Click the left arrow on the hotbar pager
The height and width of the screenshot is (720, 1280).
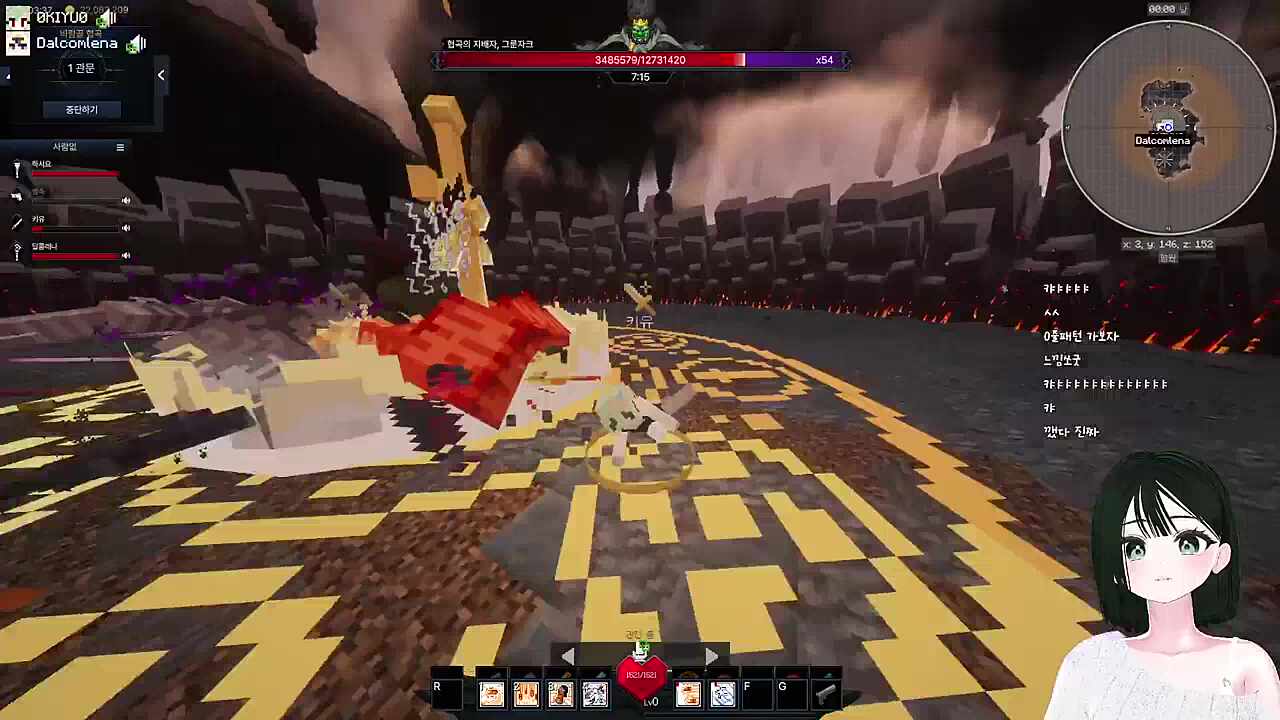pos(568,655)
